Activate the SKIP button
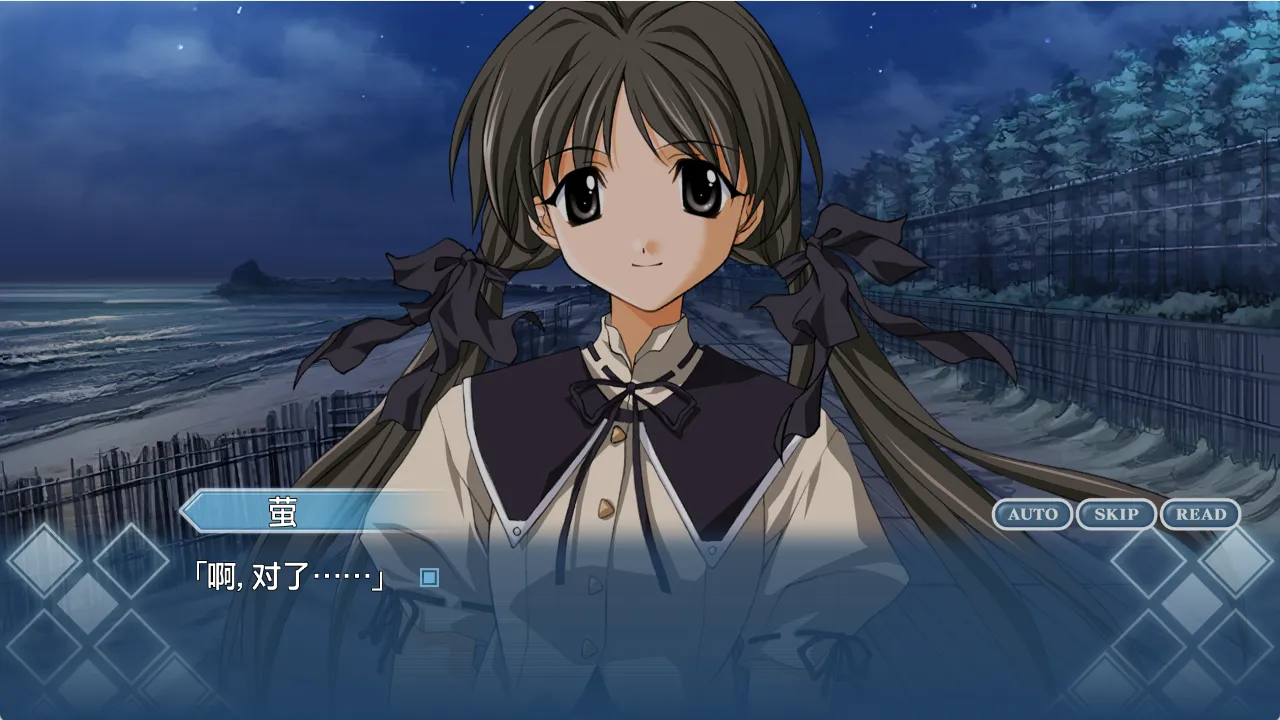Screen dimensions: 1280x720 1116,514
